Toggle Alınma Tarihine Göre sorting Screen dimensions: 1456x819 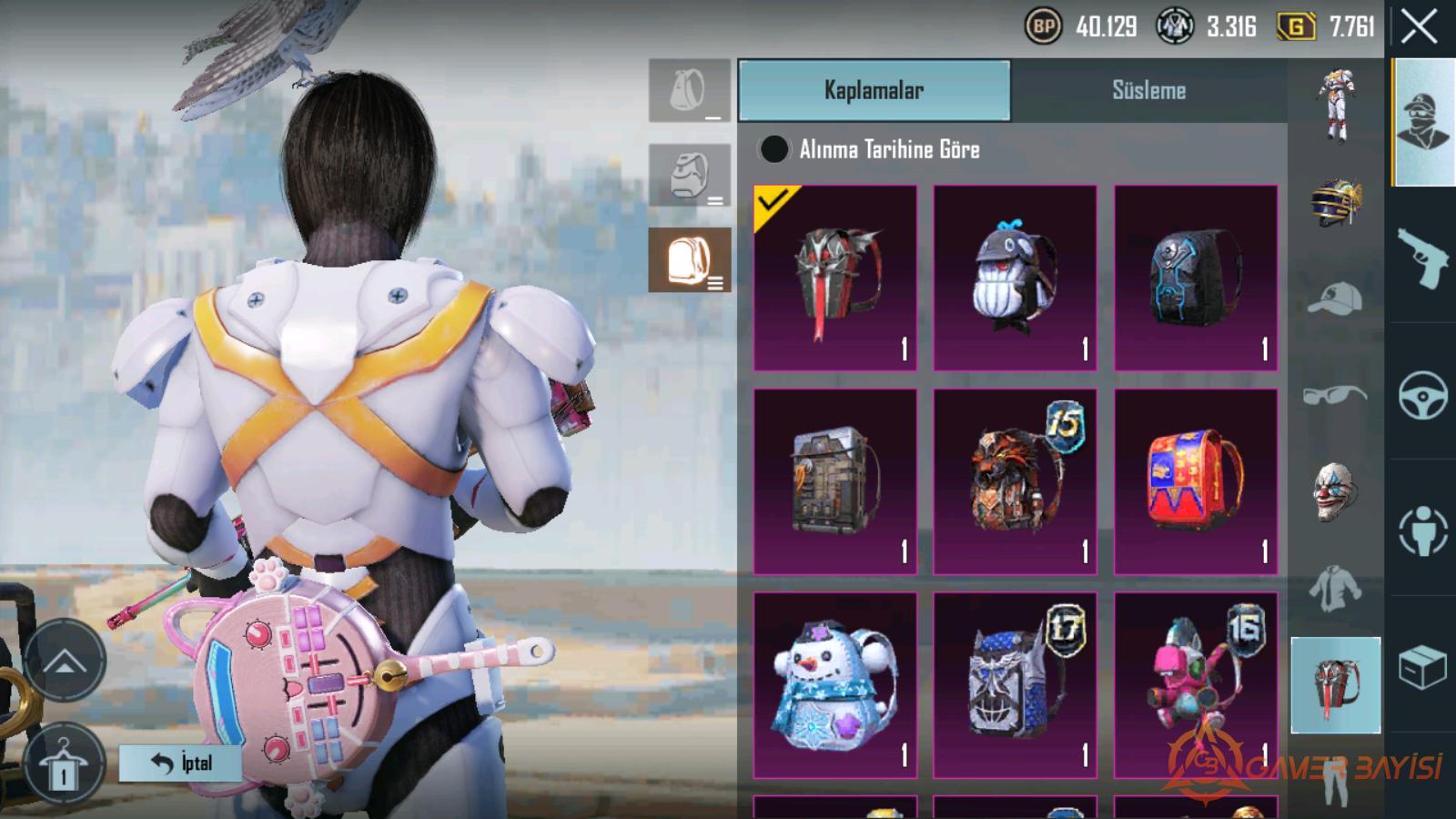coord(774,149)
